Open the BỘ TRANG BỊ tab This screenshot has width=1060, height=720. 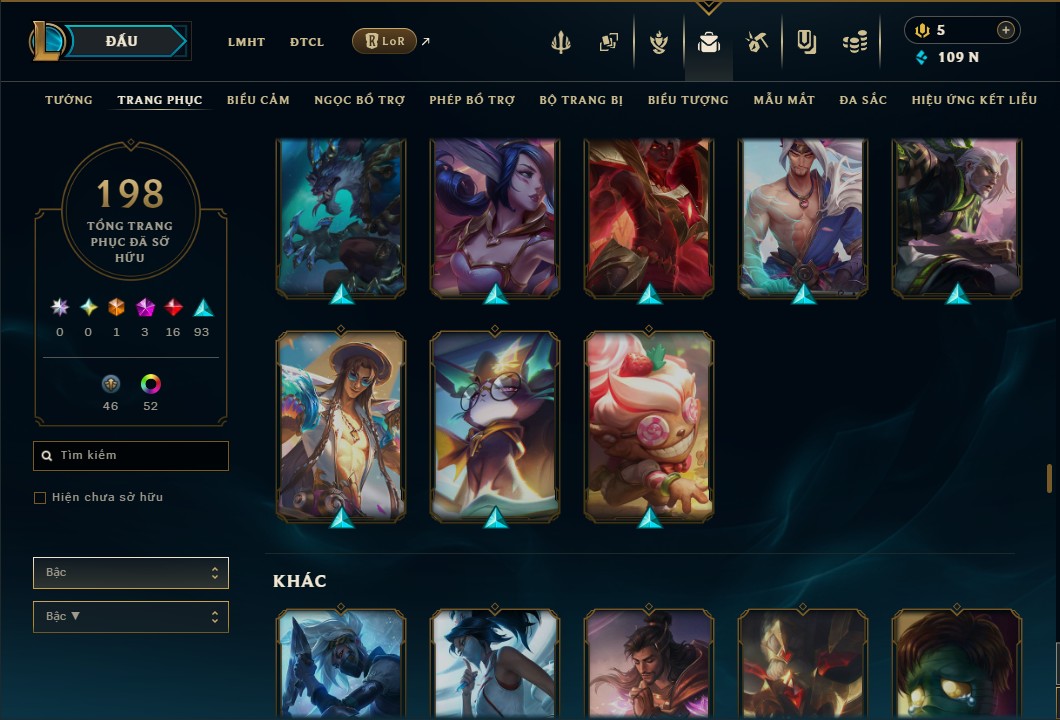pos(581,100)
